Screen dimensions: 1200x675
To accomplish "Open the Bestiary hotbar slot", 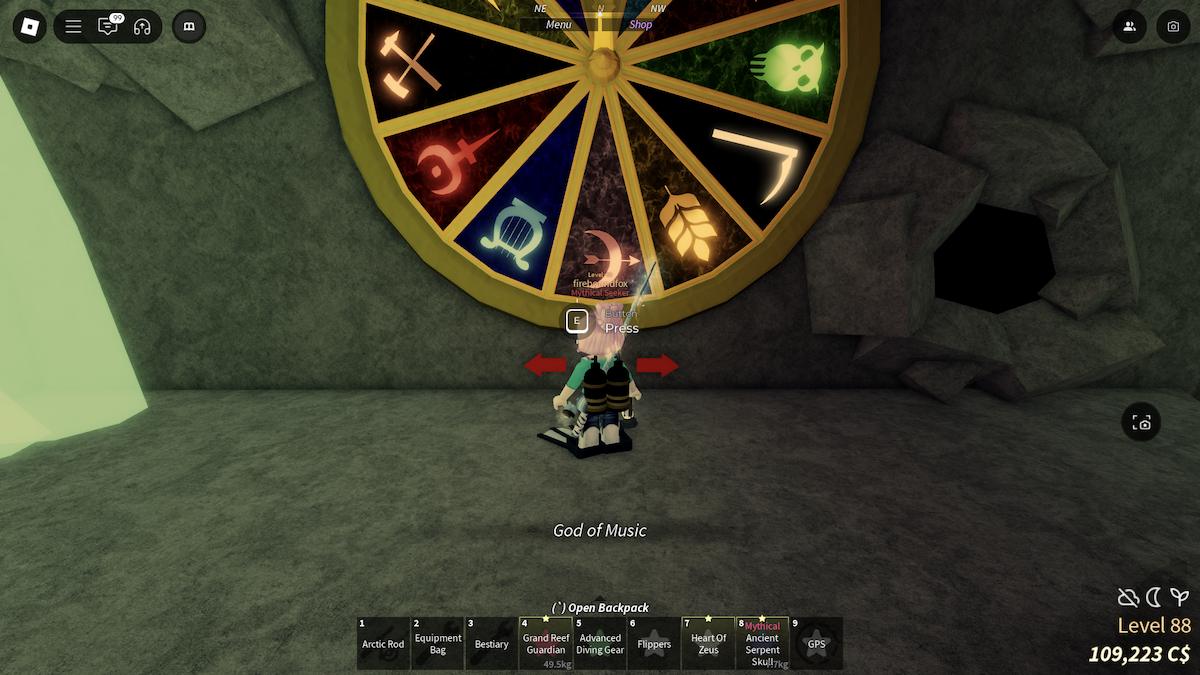I will click(492, 643).
